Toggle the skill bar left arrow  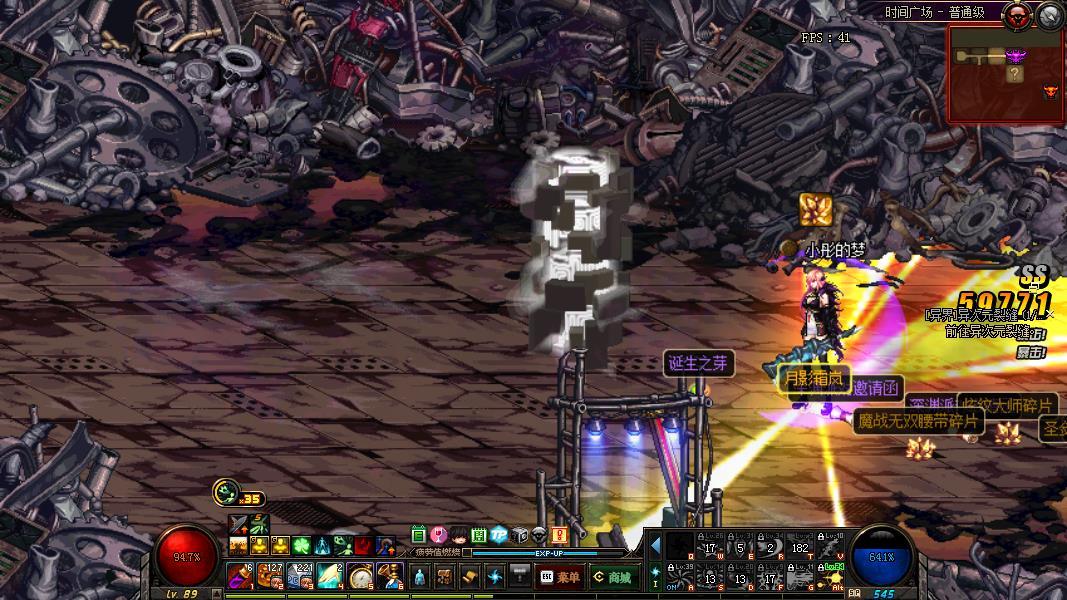(656, 546)
